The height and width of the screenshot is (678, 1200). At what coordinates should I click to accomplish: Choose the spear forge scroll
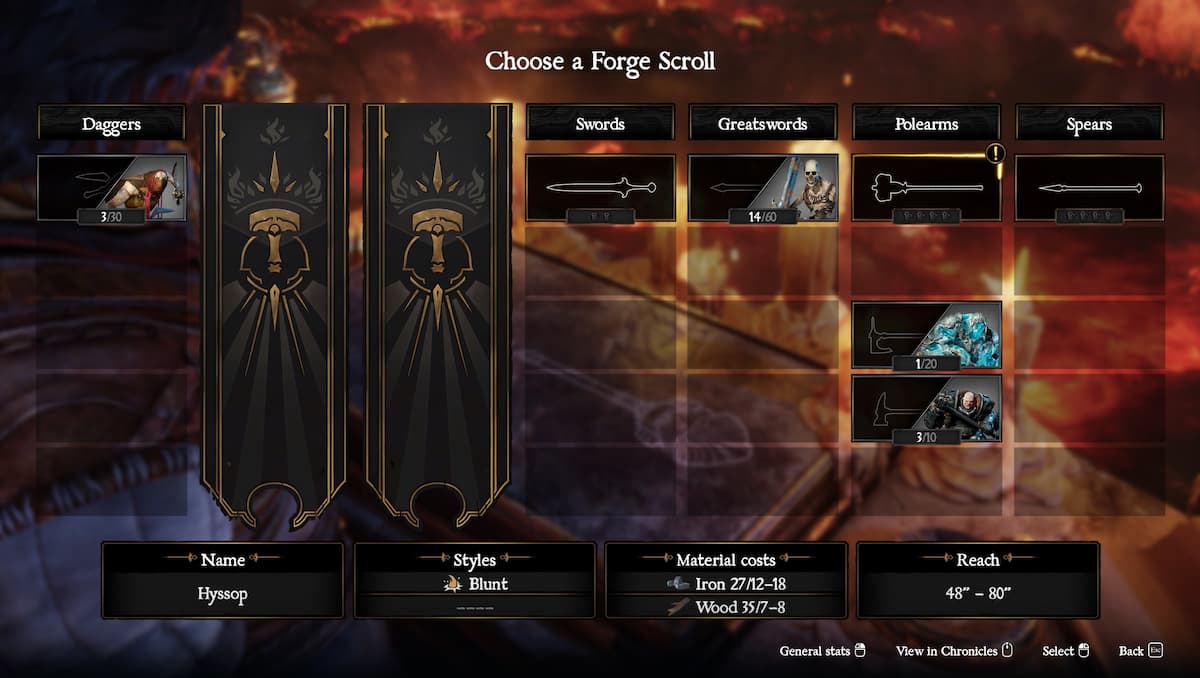pyautogui.click(x=1089, y=188)
